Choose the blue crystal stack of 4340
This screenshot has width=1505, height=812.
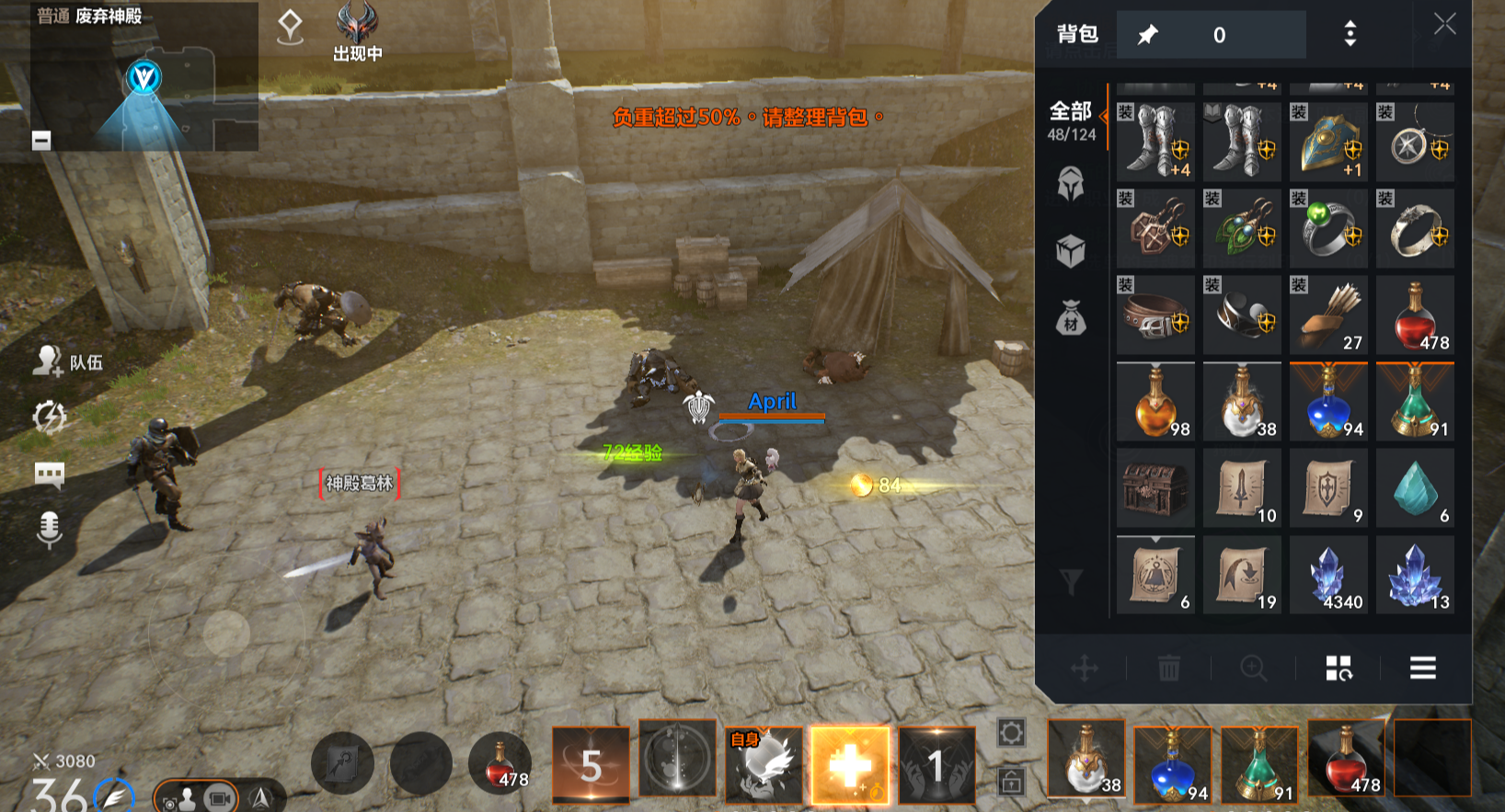coord(1328,575)
